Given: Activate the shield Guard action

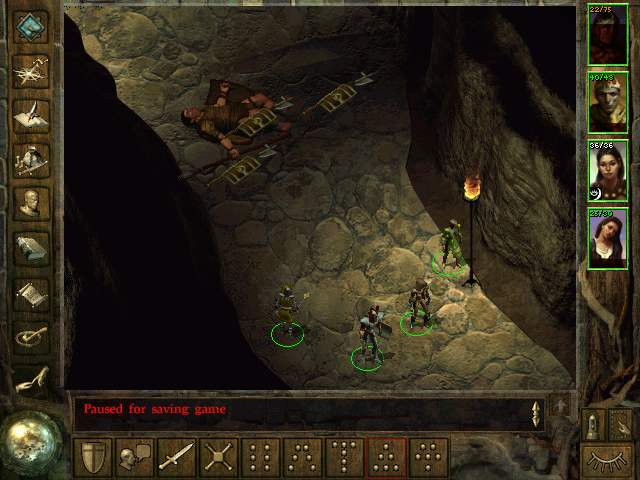Looking at the screenshot, I should pyautogui.click(x=92, y=456).
